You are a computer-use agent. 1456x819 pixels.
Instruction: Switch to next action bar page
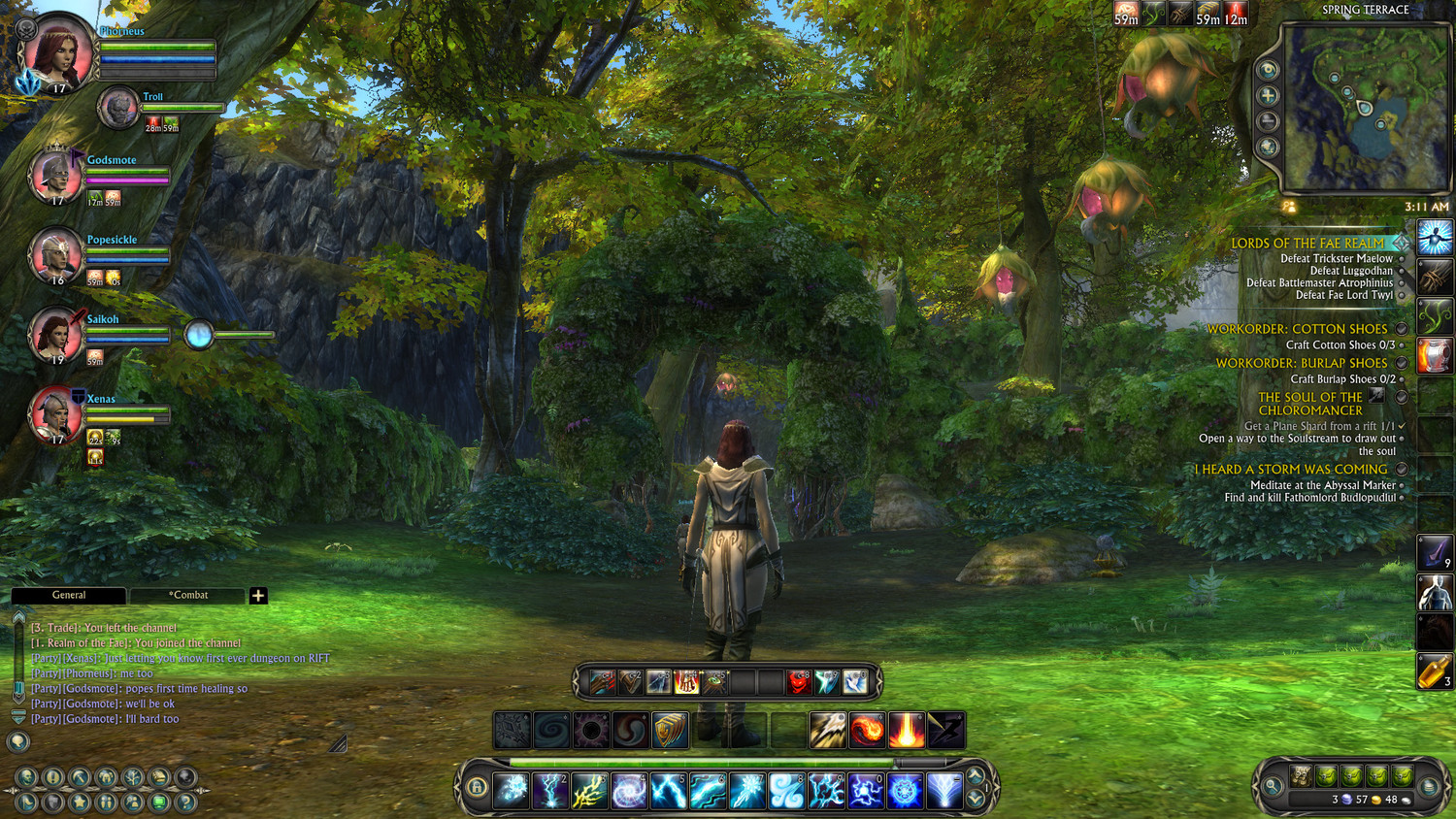coord(976,799)
